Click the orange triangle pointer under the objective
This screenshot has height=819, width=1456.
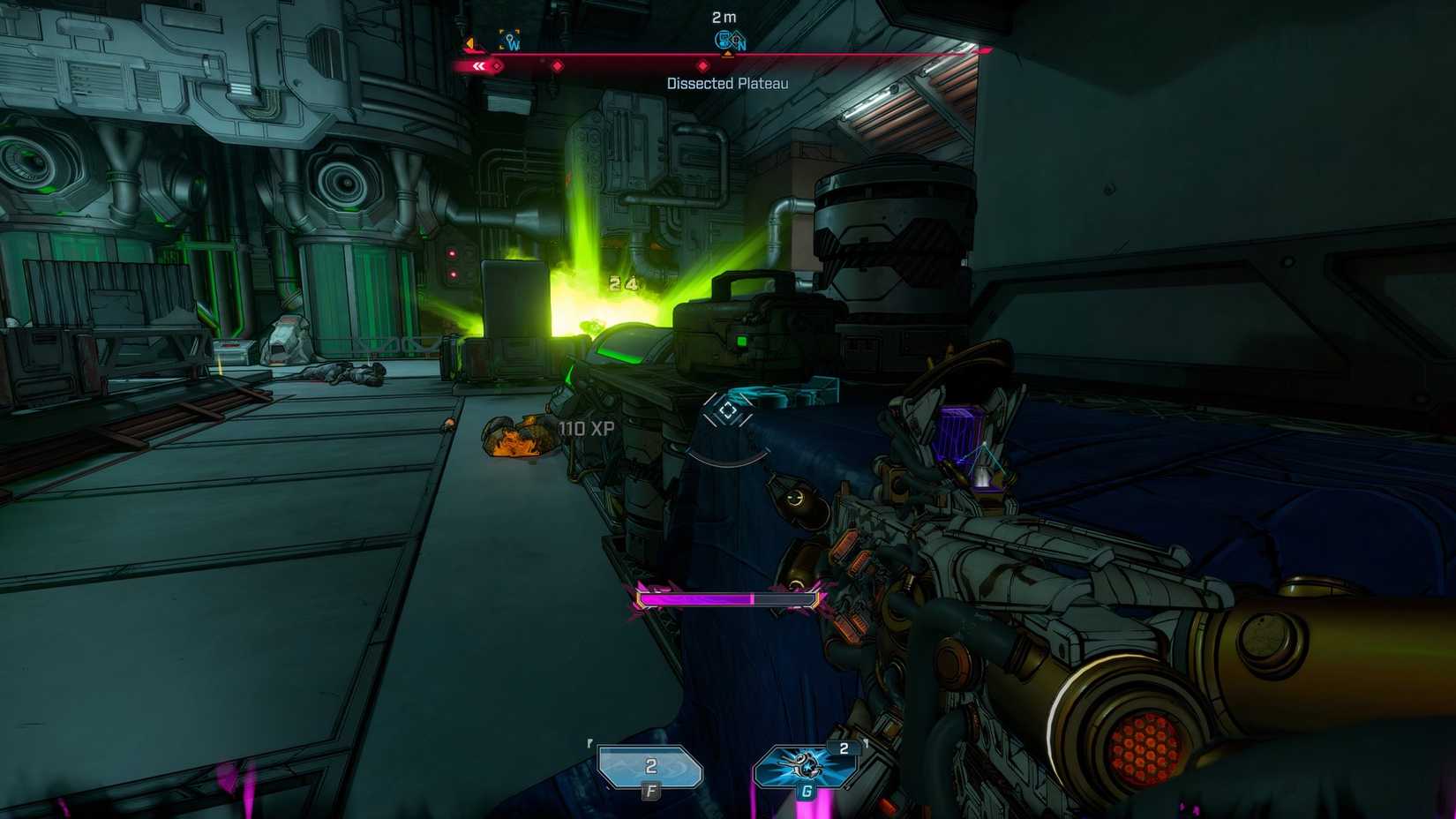click(x=728, y=54)
